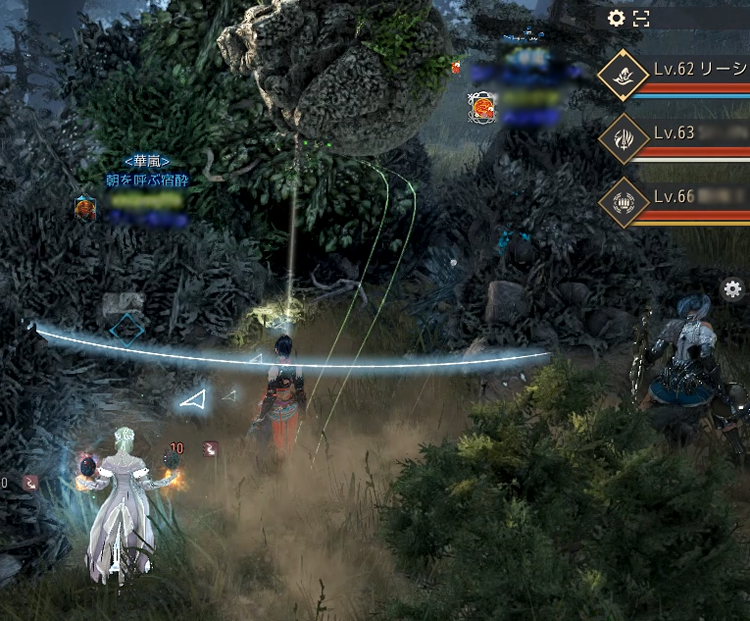
Task: Select the Lv.63 party member
Action: coord(690,137)
